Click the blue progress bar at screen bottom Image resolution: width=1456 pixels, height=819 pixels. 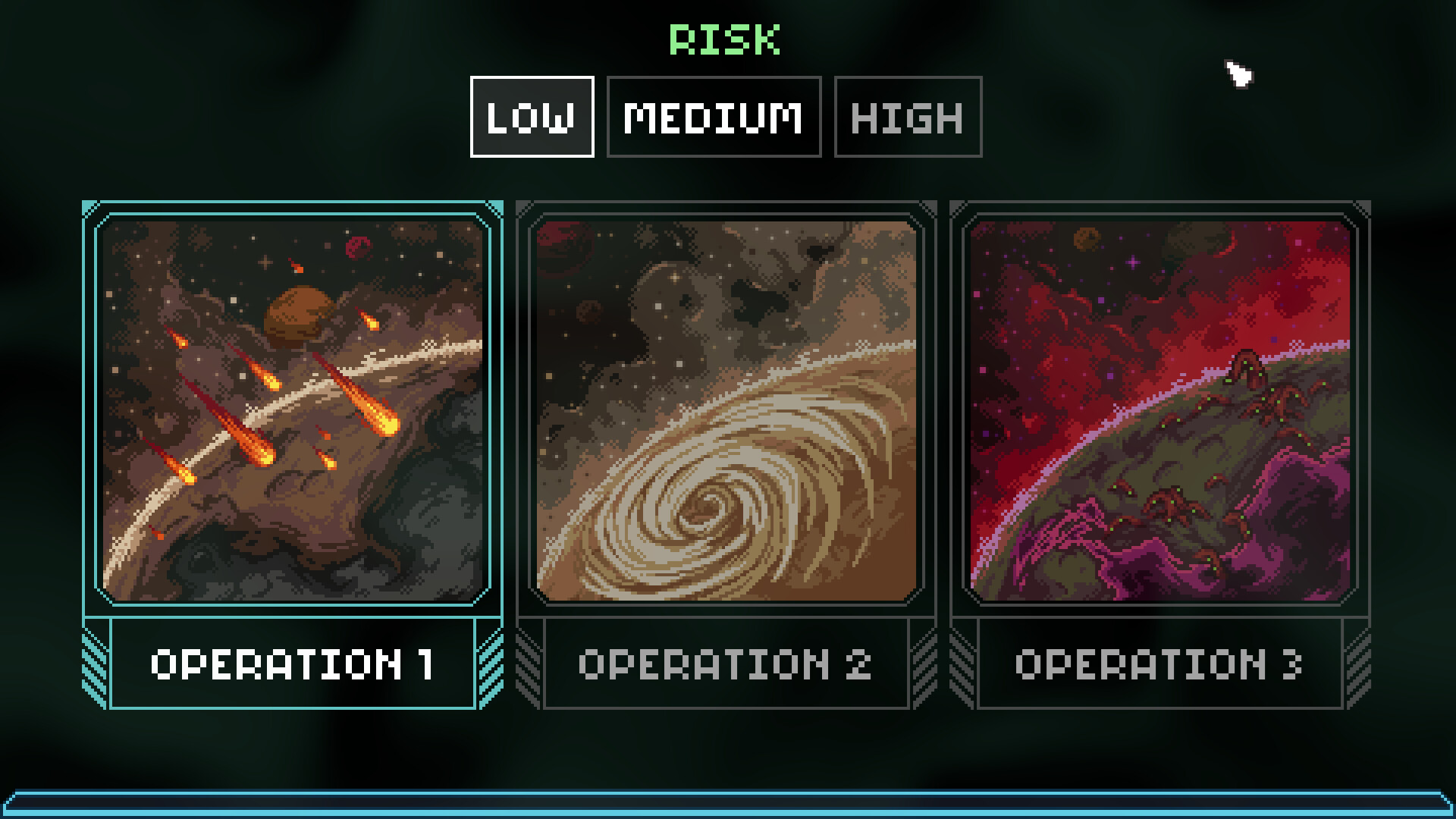(x=728, y=806)
